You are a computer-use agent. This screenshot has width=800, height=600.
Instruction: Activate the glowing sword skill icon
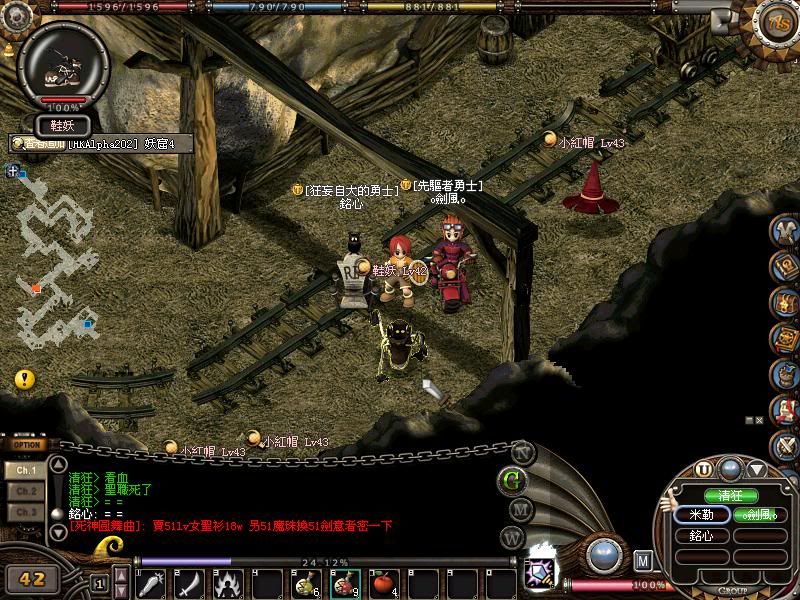tap(542, 574)
